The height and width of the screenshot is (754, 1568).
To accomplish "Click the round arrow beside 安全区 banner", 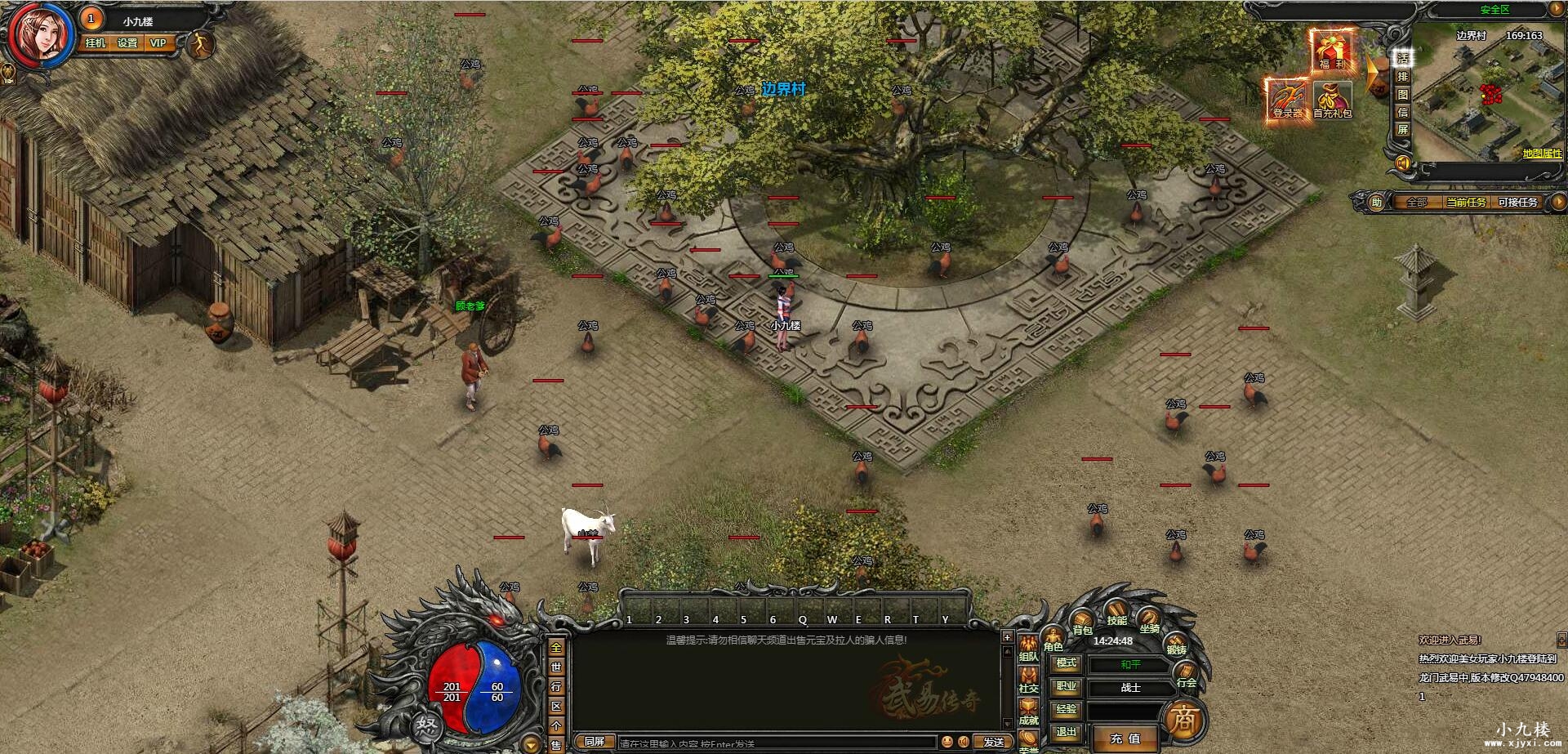I will [1557, 10].
